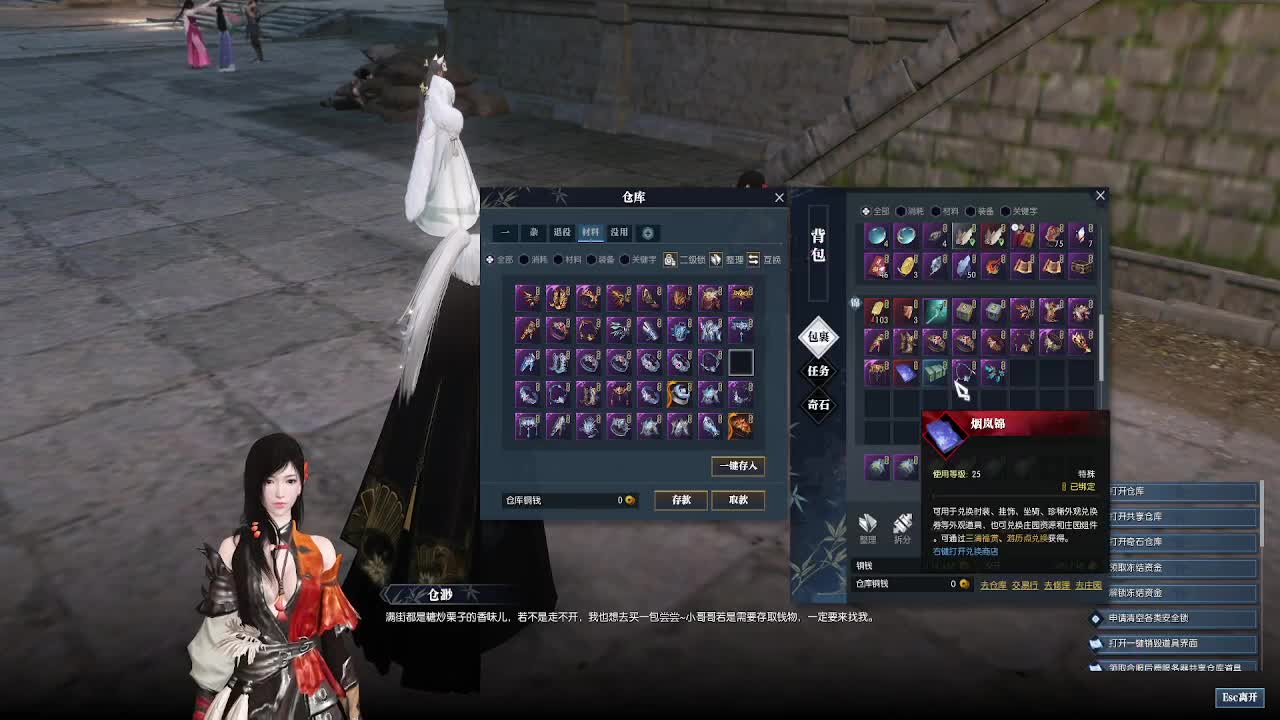This screenshot has height=720, width=1280.
Task: Switch backpack to the 任务 section
Action: [819, 371]
